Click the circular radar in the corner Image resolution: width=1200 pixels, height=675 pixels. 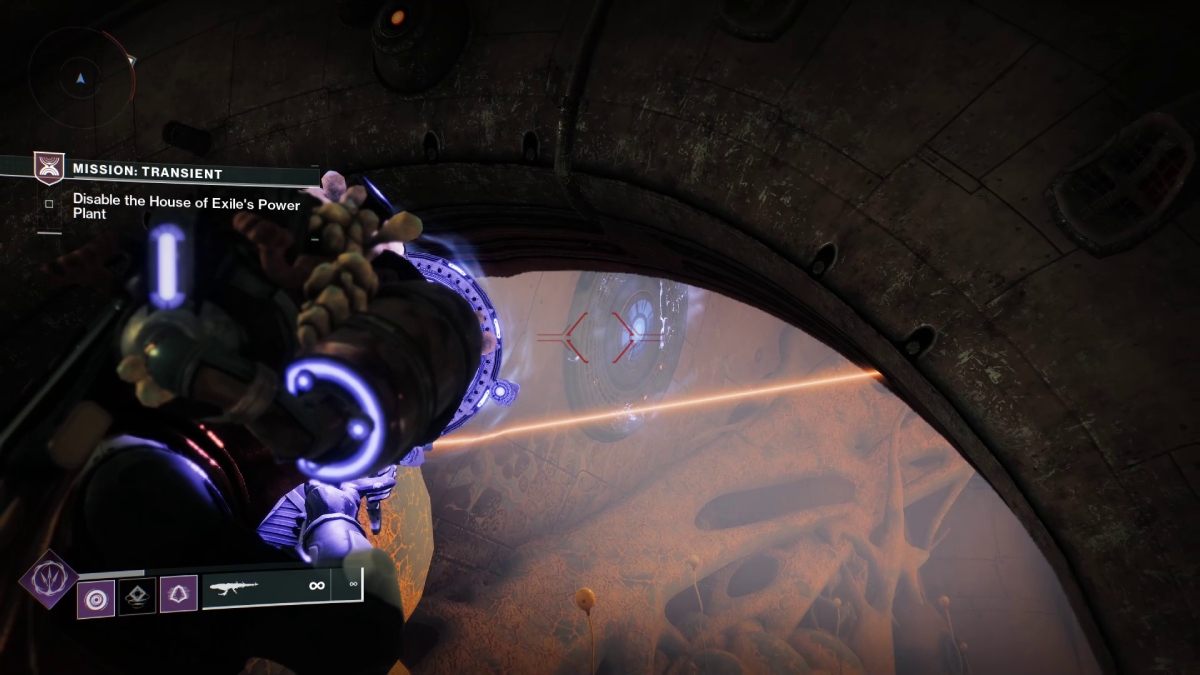coord(81,79)
